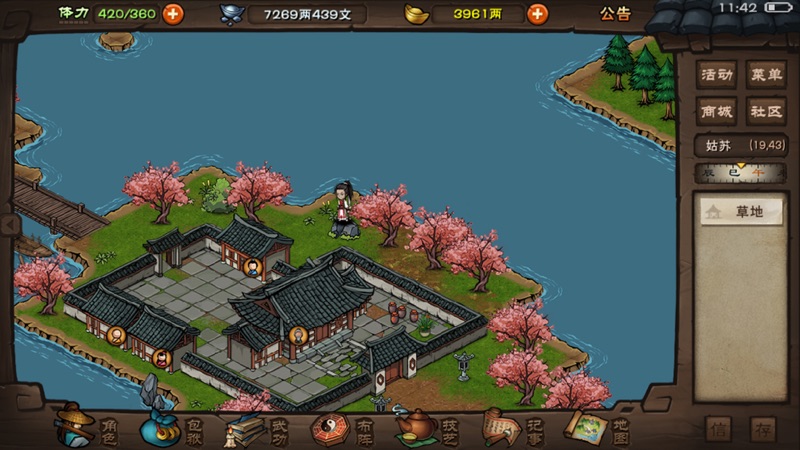View the 武功 martial arts book

[254, 428]
